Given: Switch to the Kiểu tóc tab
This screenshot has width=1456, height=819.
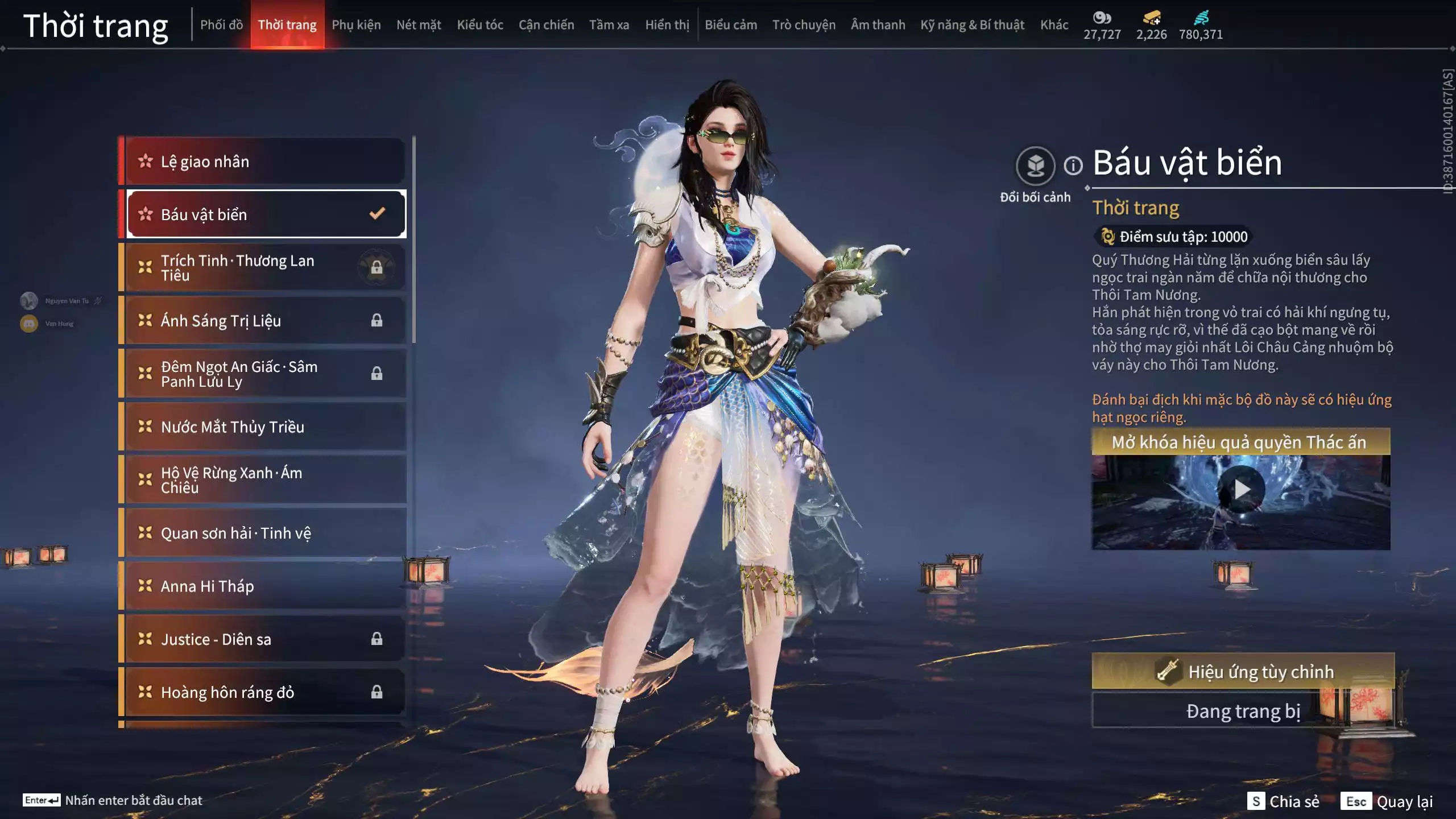Looking at the screenshot, I should point(479,24).
